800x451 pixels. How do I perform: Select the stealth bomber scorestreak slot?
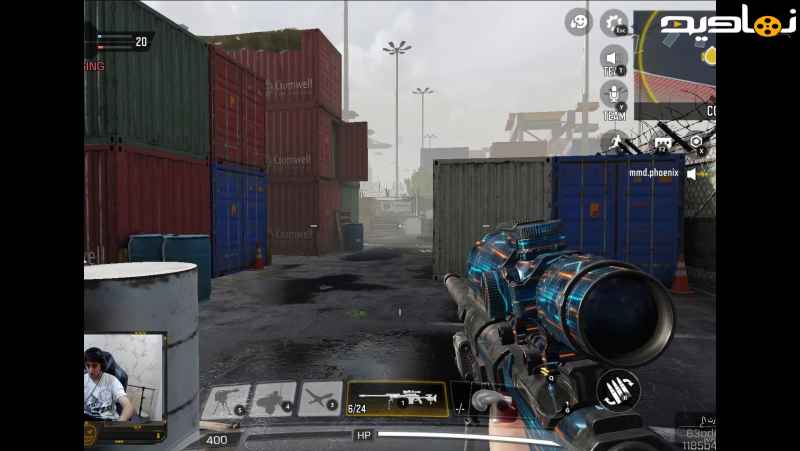(x=272, y=400)
